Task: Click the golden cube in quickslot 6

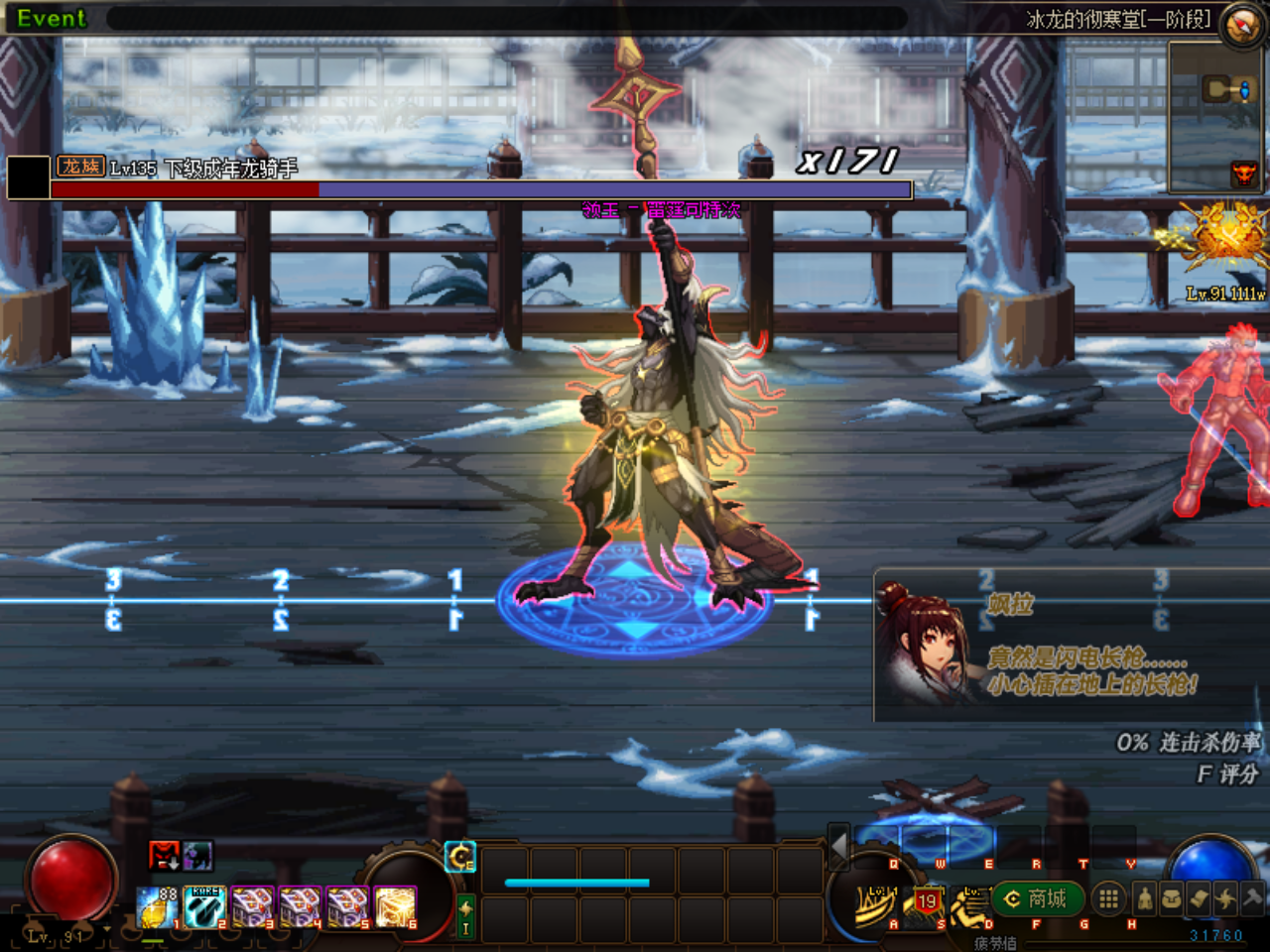Action: coord(395,906)
